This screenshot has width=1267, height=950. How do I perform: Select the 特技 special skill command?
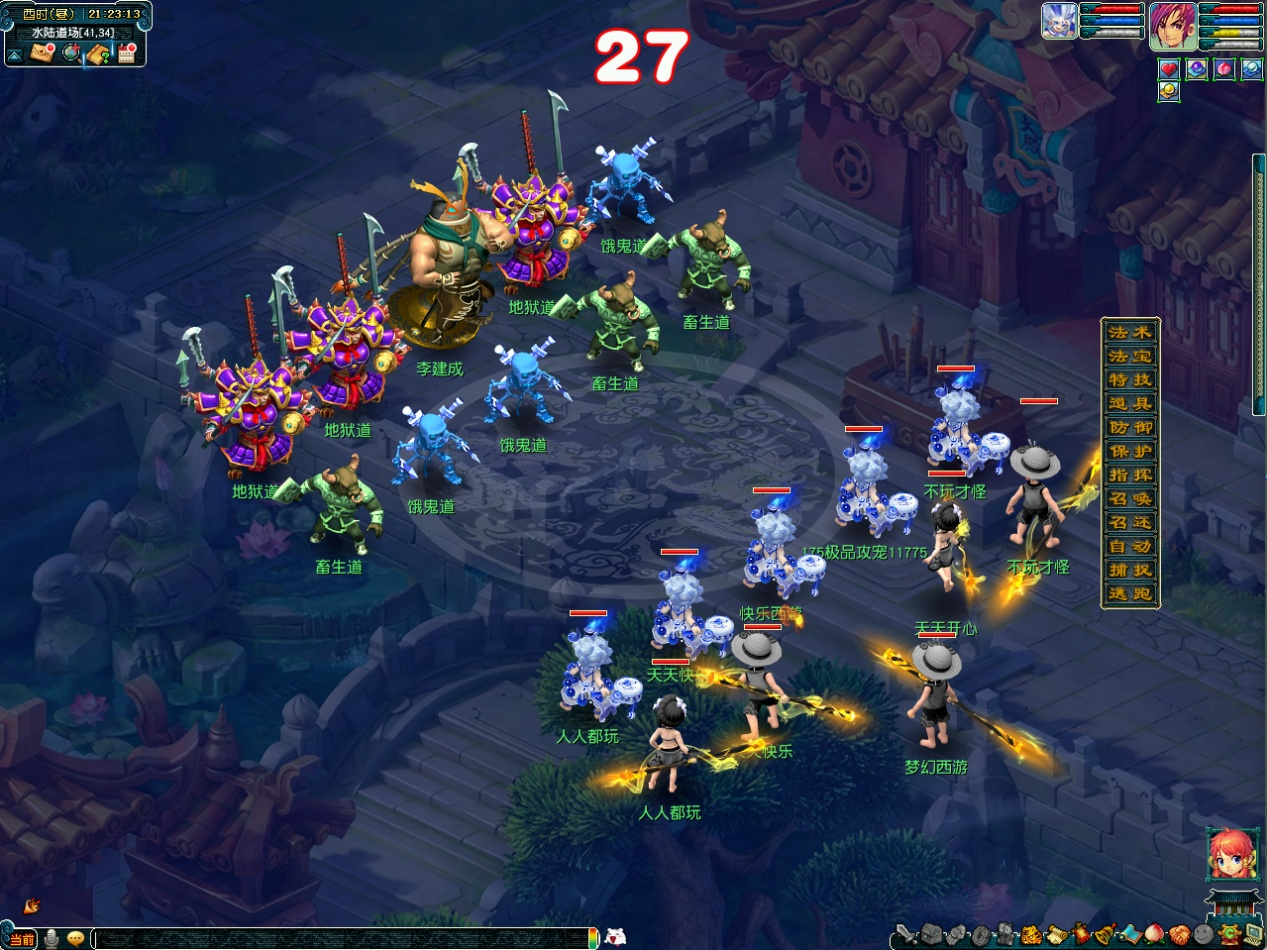pos(1130,380)
